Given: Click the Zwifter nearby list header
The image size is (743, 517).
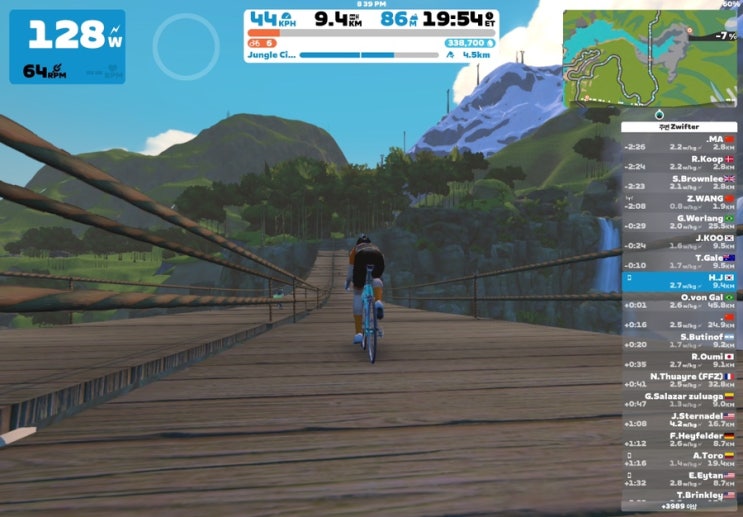Looking at the screenshot, I should [680, 127].
